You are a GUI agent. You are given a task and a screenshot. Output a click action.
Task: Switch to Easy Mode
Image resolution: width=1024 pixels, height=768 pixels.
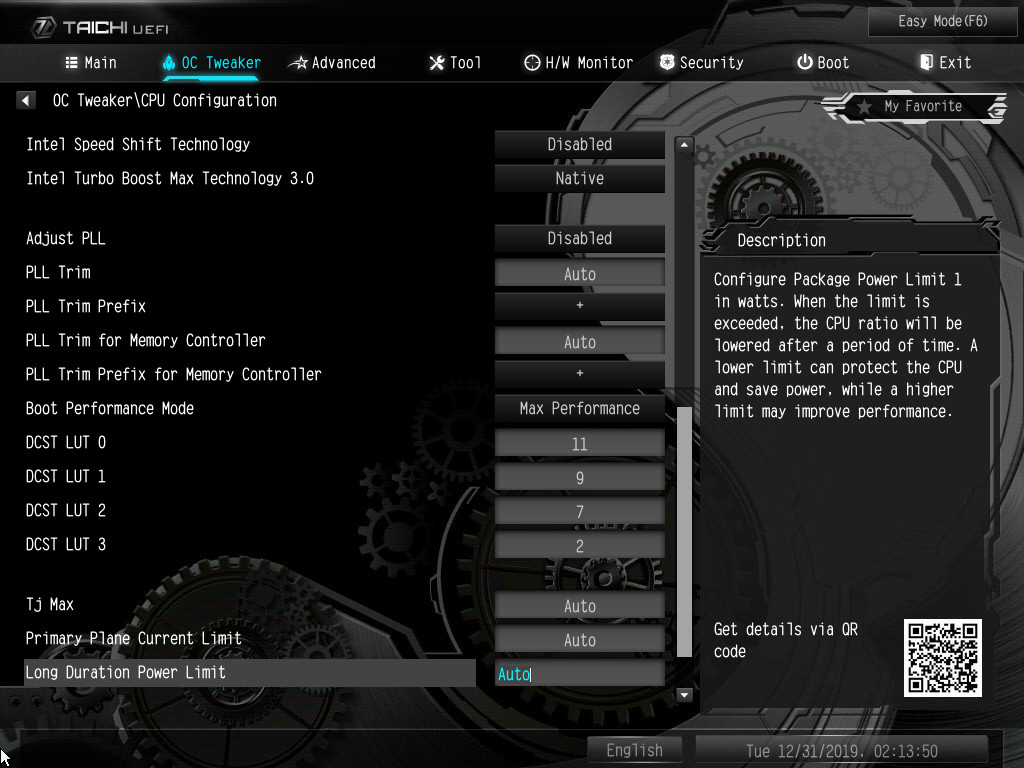tap(944, 21)
